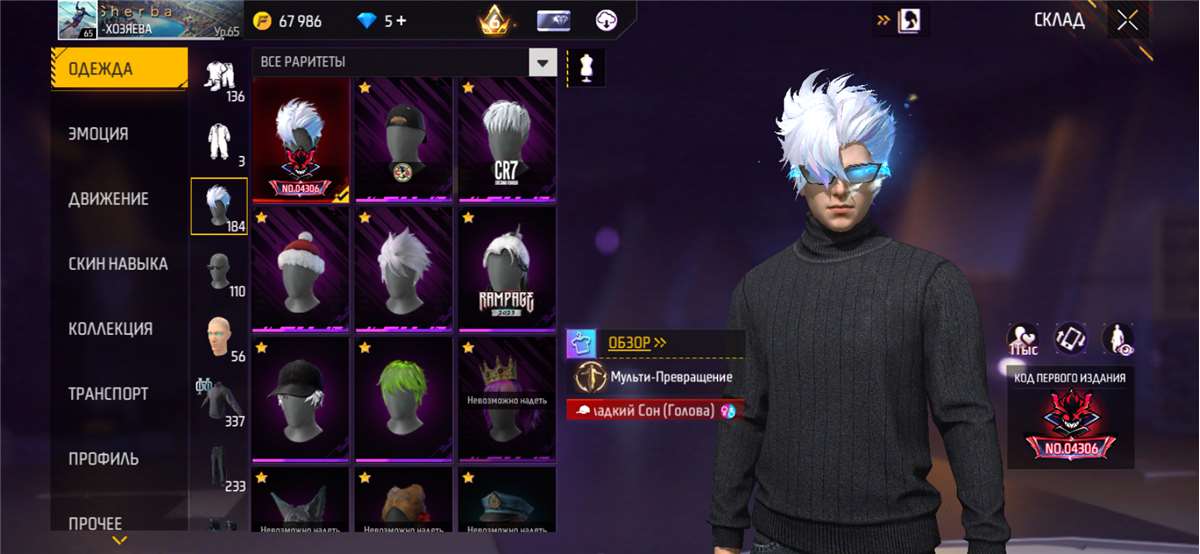Choose the CR7 white hairstyle item

click(x=506, y=140)
